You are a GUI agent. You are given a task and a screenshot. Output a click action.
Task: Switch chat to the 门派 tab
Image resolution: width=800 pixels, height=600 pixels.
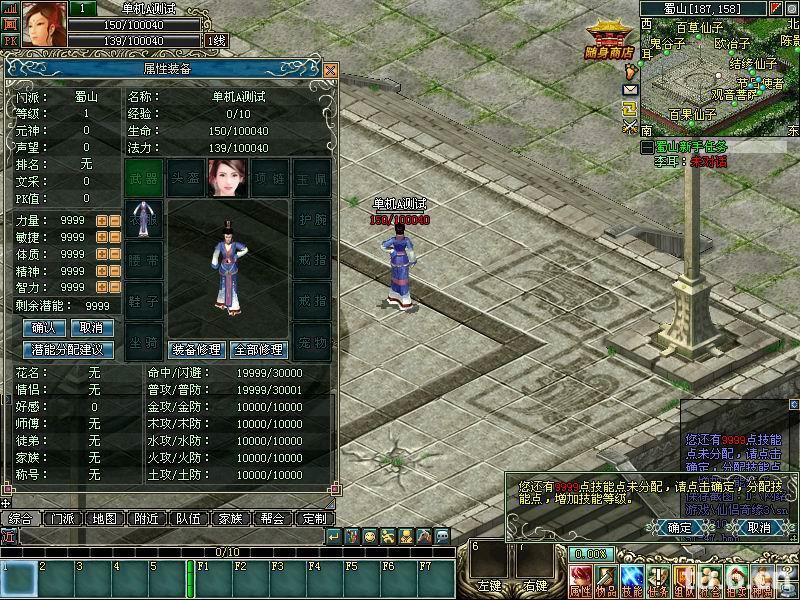coord(62,519)
